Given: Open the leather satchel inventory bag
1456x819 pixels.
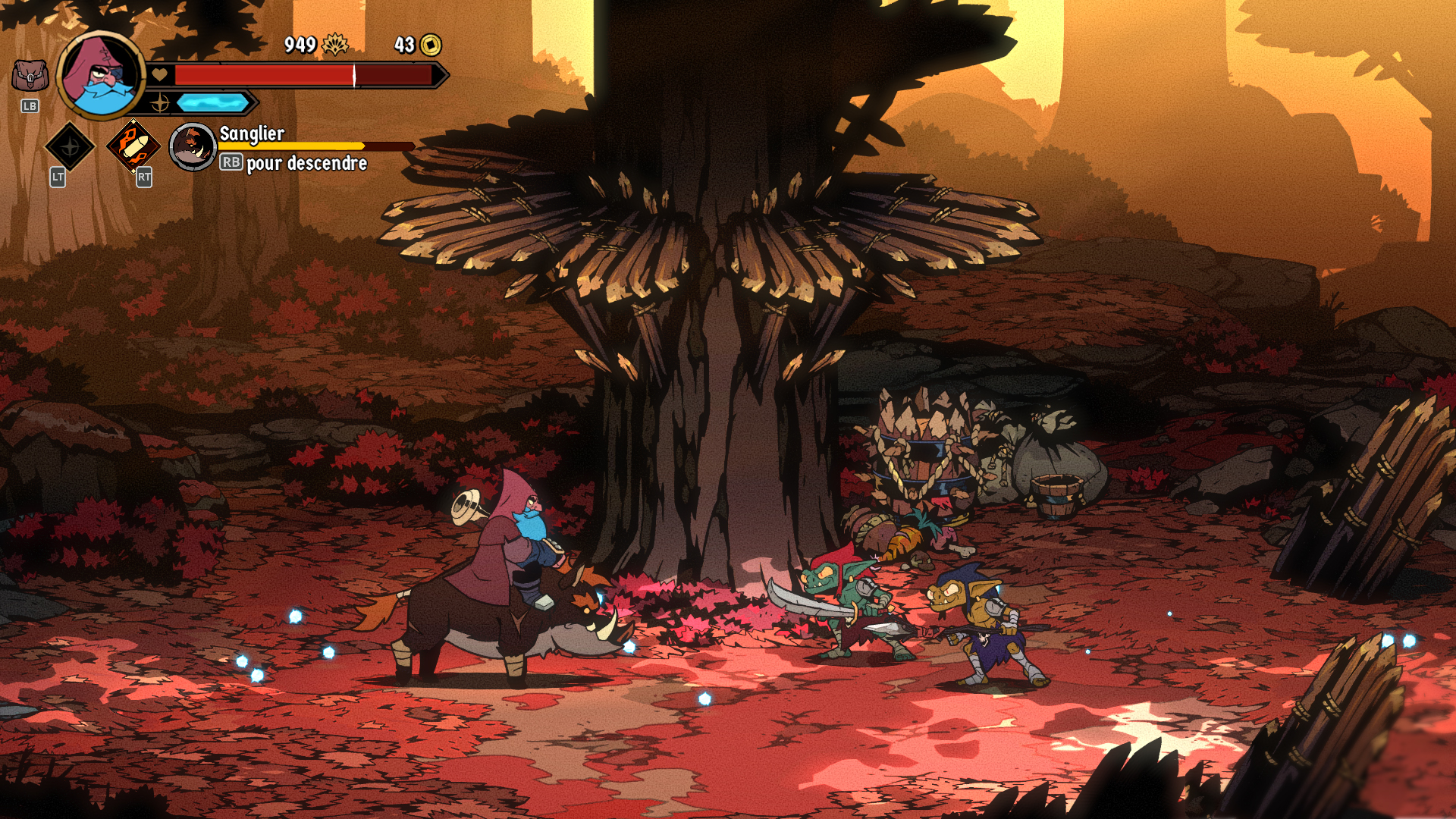Looking at the screenshot, I should (30, 76).
